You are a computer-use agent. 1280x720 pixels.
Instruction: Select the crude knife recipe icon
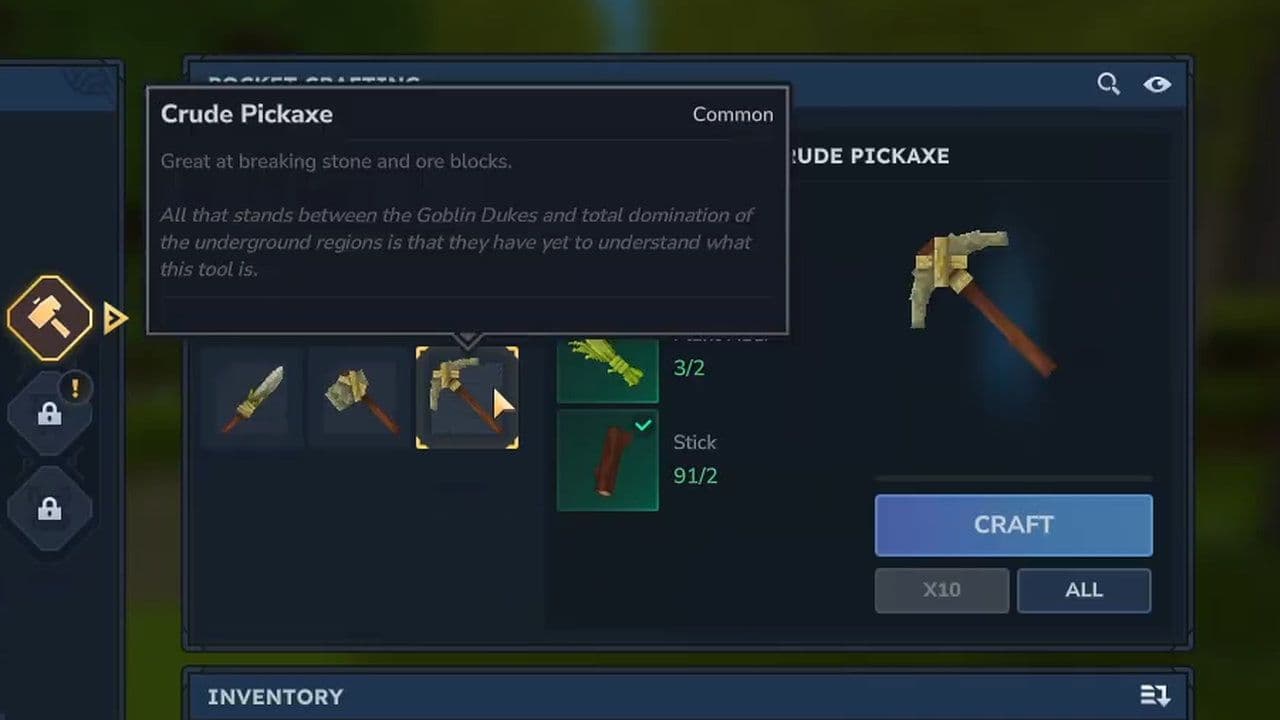pyautogui.click(x=252, y=397)
